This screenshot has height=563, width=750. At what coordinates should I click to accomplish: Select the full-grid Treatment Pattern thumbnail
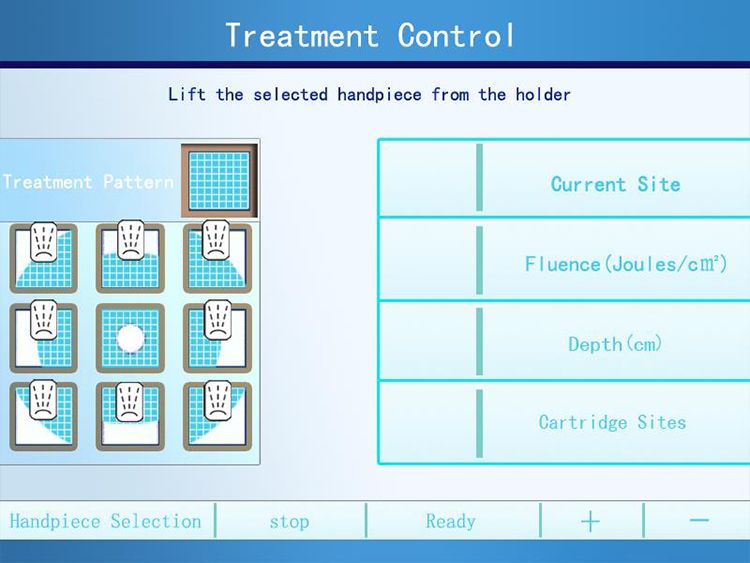(x=219, y=180)
